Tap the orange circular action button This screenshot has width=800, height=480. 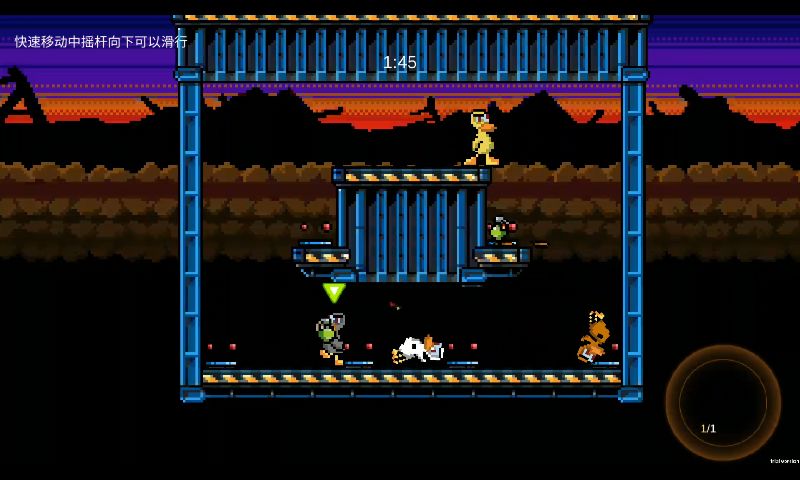tap(722, 403)
